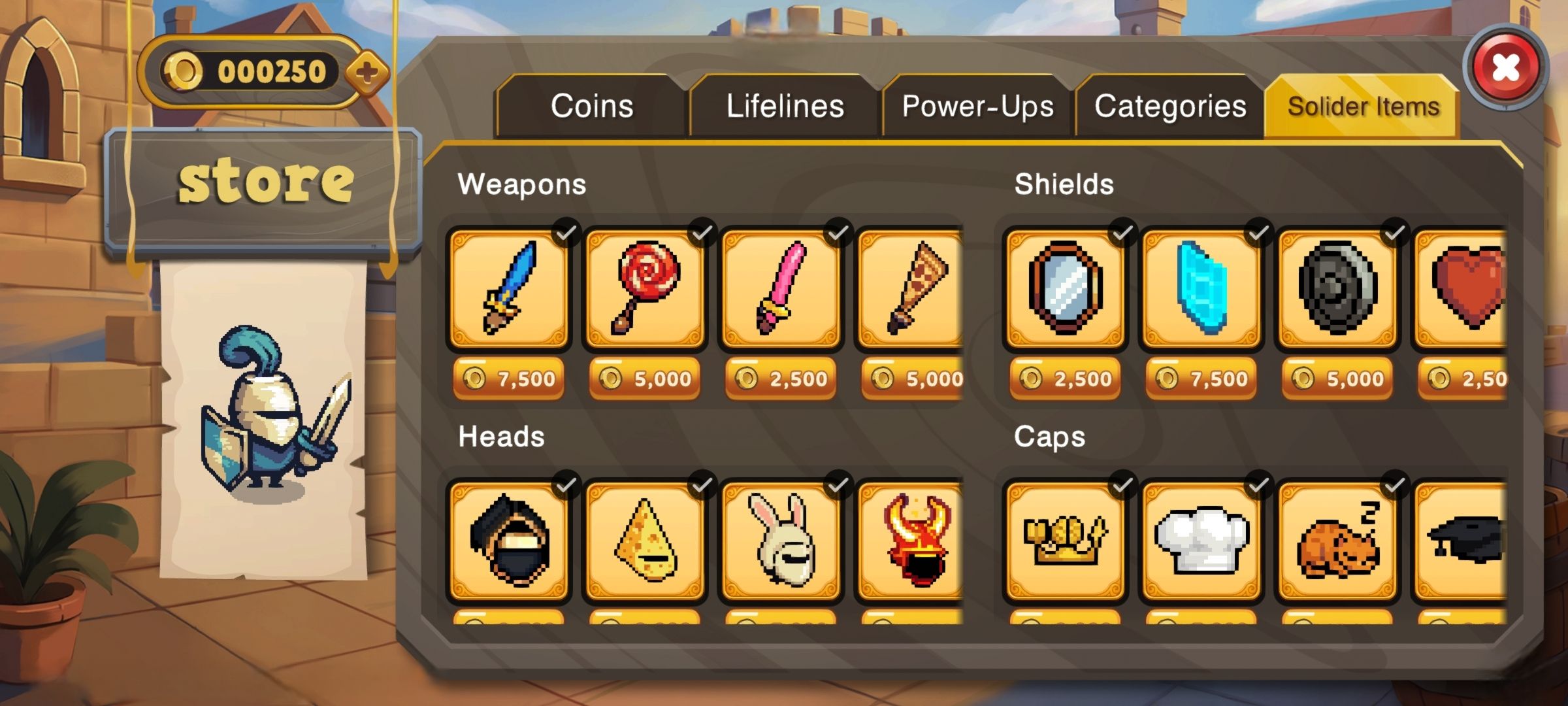The height and width of the screenshot is (706, 1568).
Task: Pick the red lollipop weapon
Action: [645, 288]
